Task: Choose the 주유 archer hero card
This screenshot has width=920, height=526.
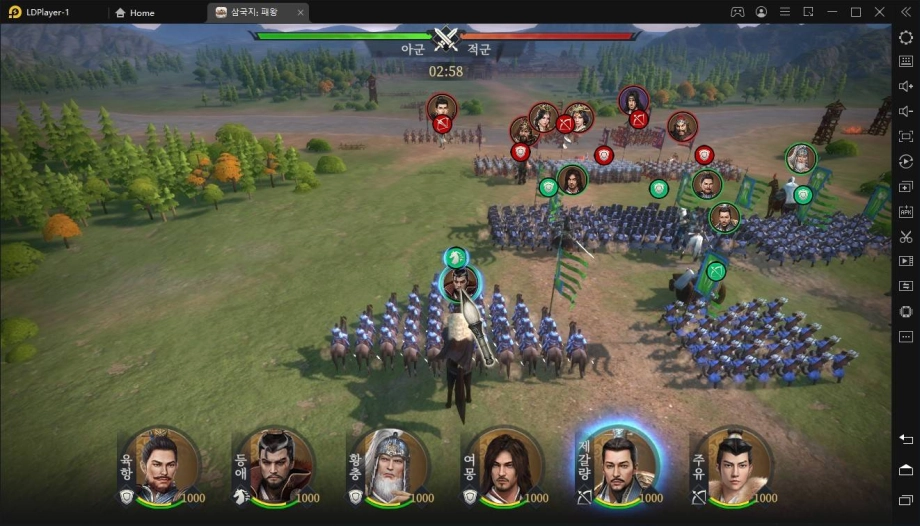Action: 735,466
